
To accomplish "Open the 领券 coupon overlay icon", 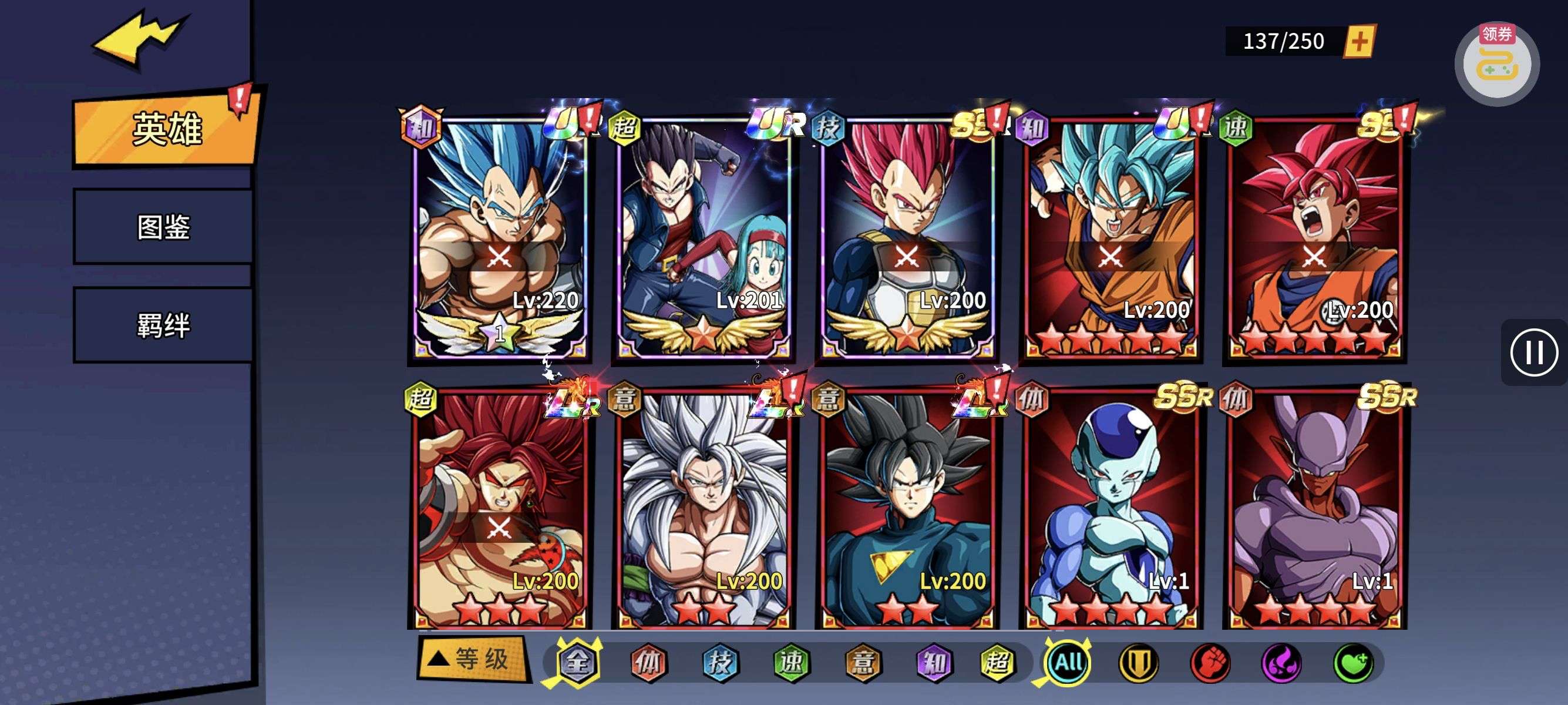I will click(1496, 64).
